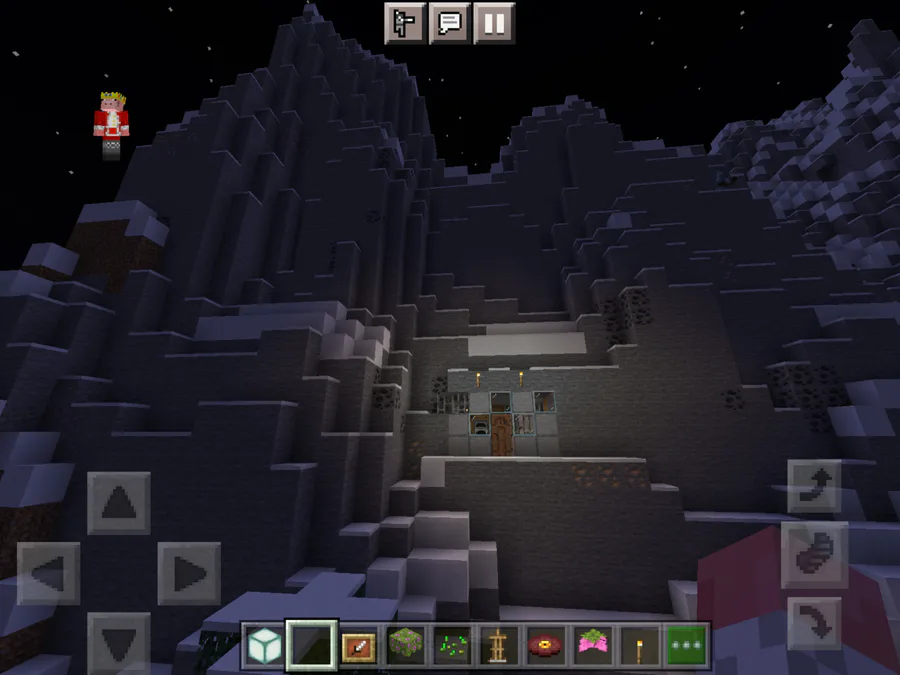Strafe right with the right arrow

[x=189, y=573]
